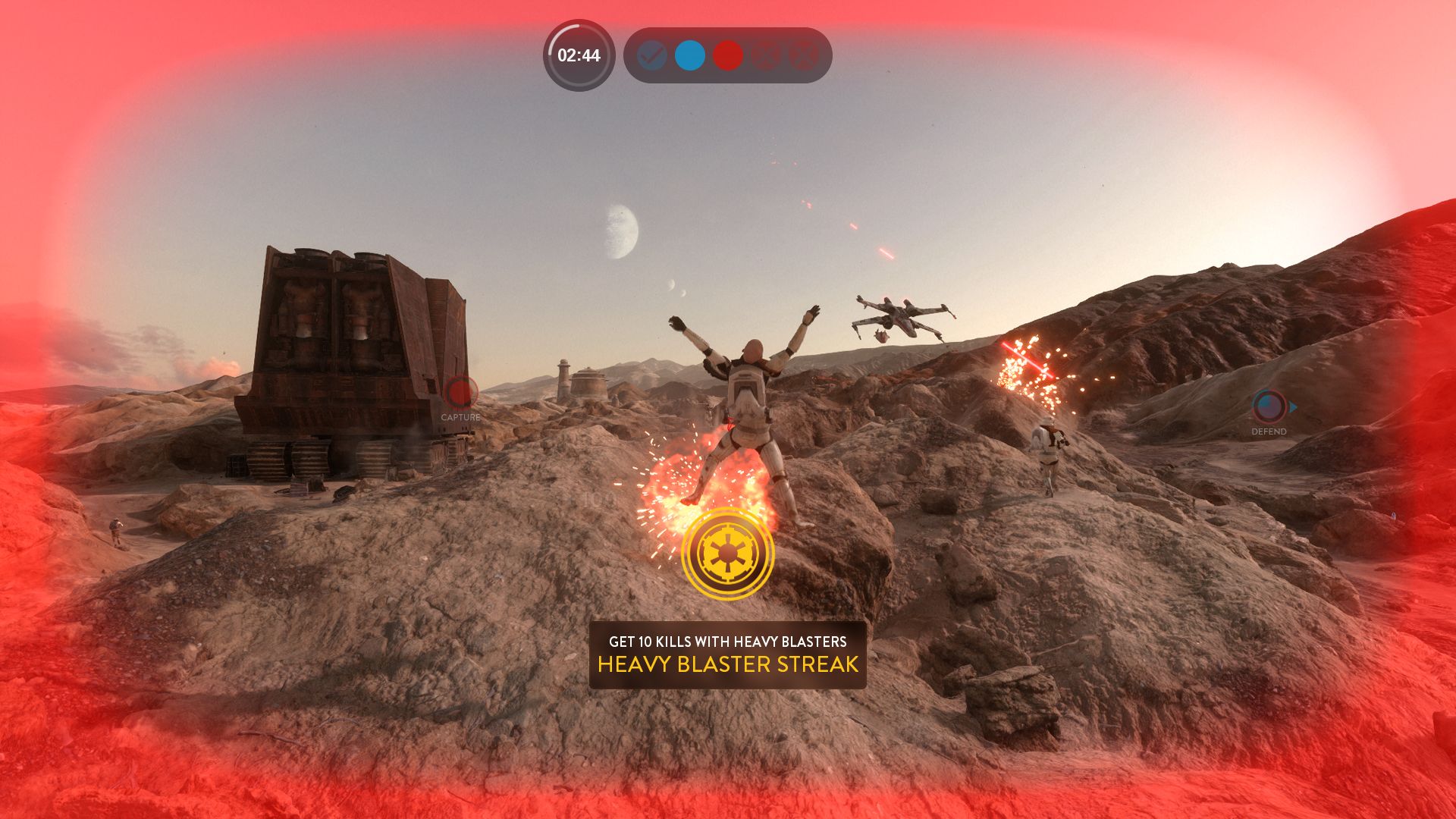Select the red Capture objective marker
1456x819 pixels.
pyautogui.click(x=460, y=394)
